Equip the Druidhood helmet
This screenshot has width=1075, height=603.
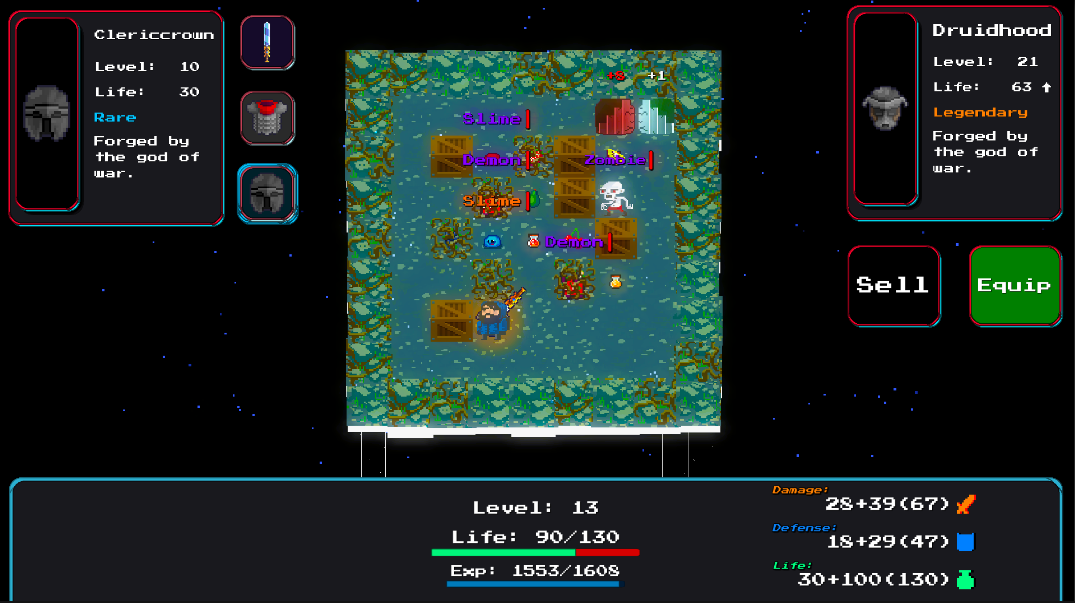pos(1014,285)
